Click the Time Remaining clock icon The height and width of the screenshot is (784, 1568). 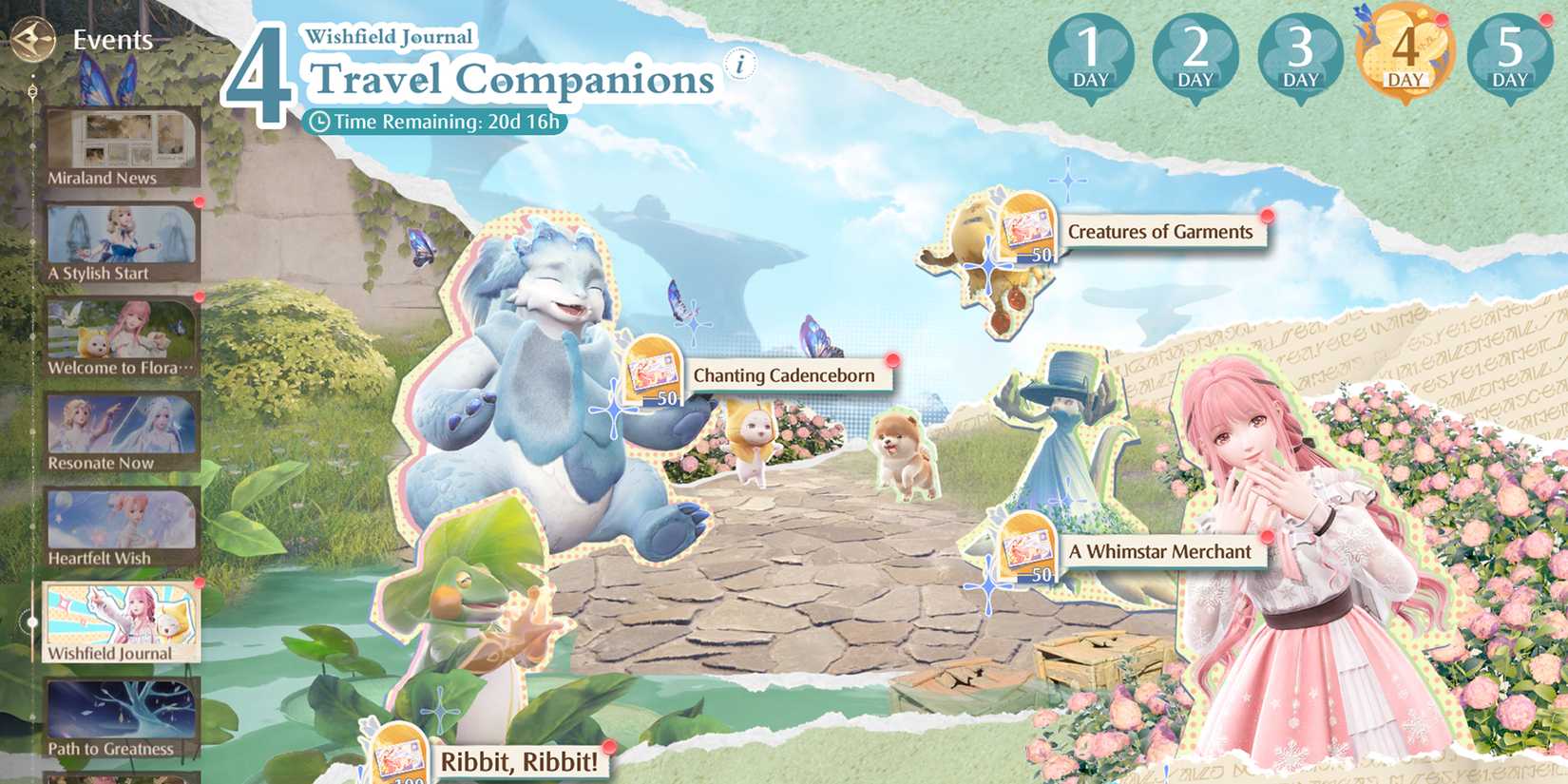click(321, 122)
